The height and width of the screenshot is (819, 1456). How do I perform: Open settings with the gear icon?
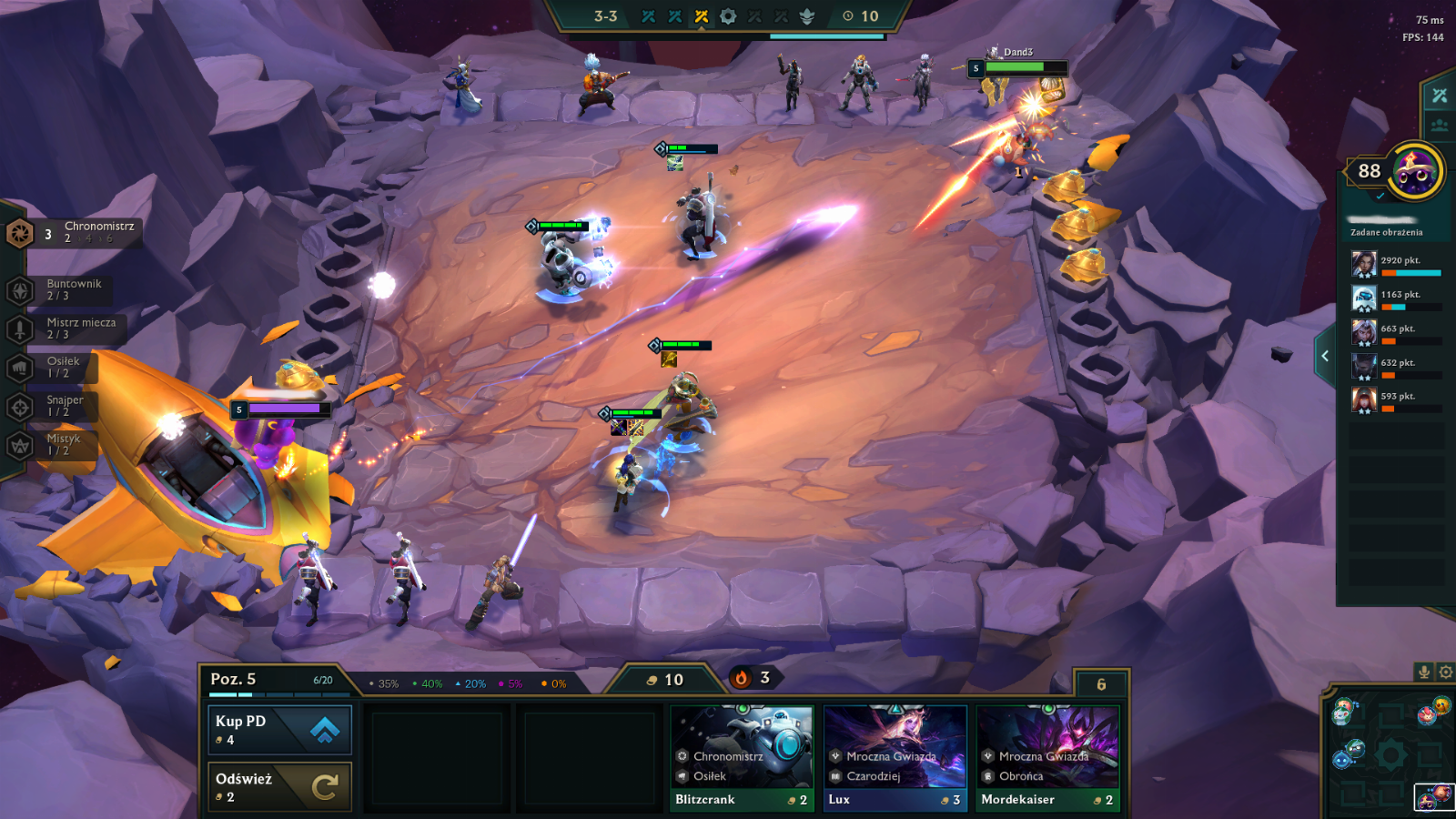pyautogui.click(x=1446, y=672)
